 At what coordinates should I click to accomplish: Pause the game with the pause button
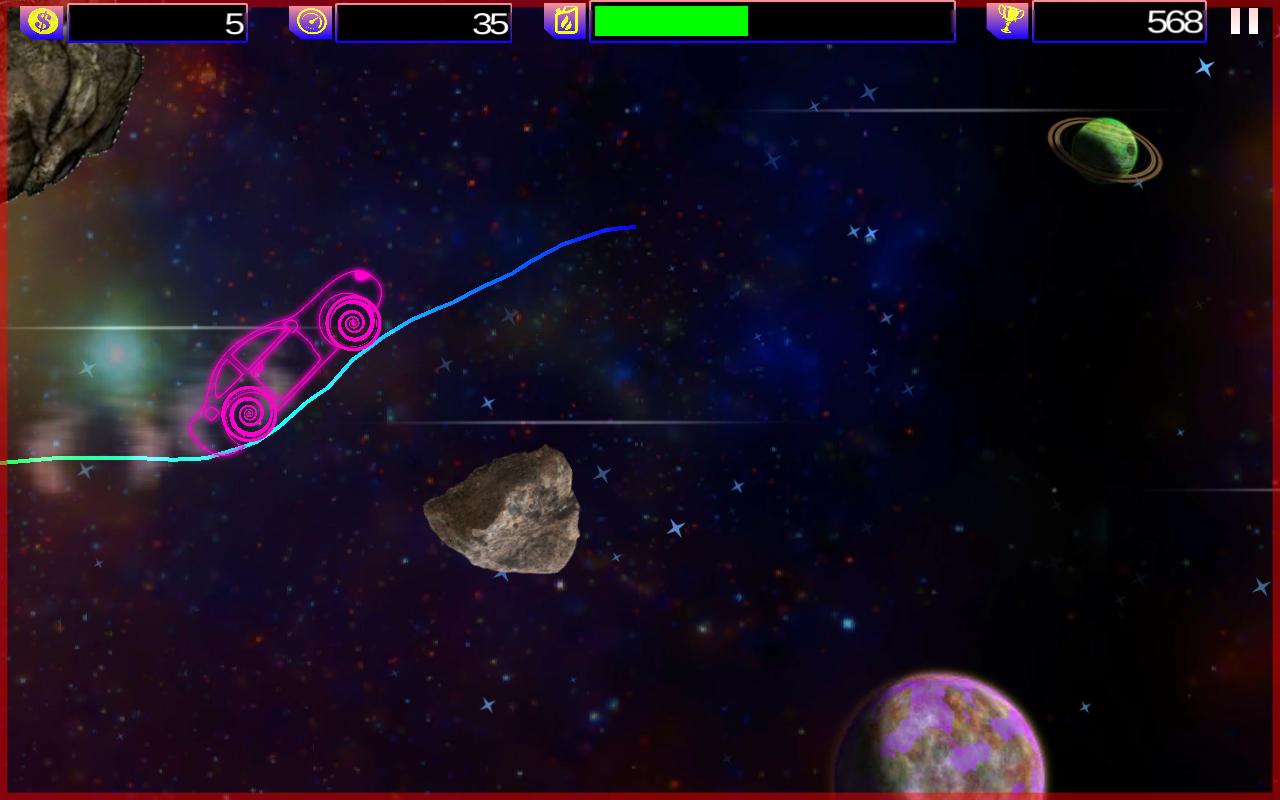click(1245, 20)
